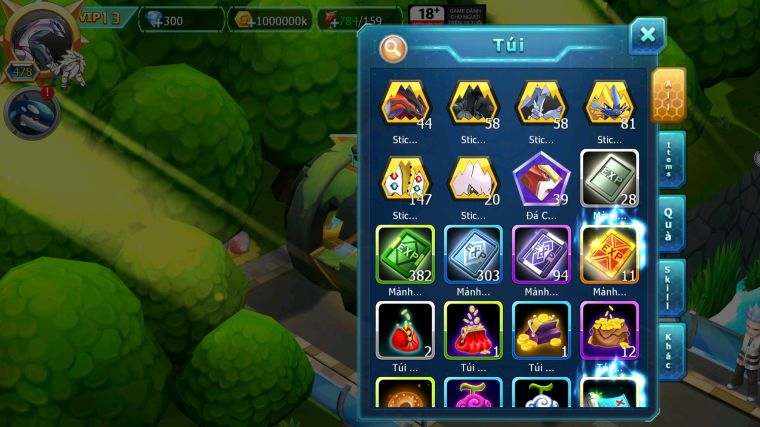This screenshot has height=427, width=760.
Task: Select the purple fragment item with 94
Action: [541, 254]
